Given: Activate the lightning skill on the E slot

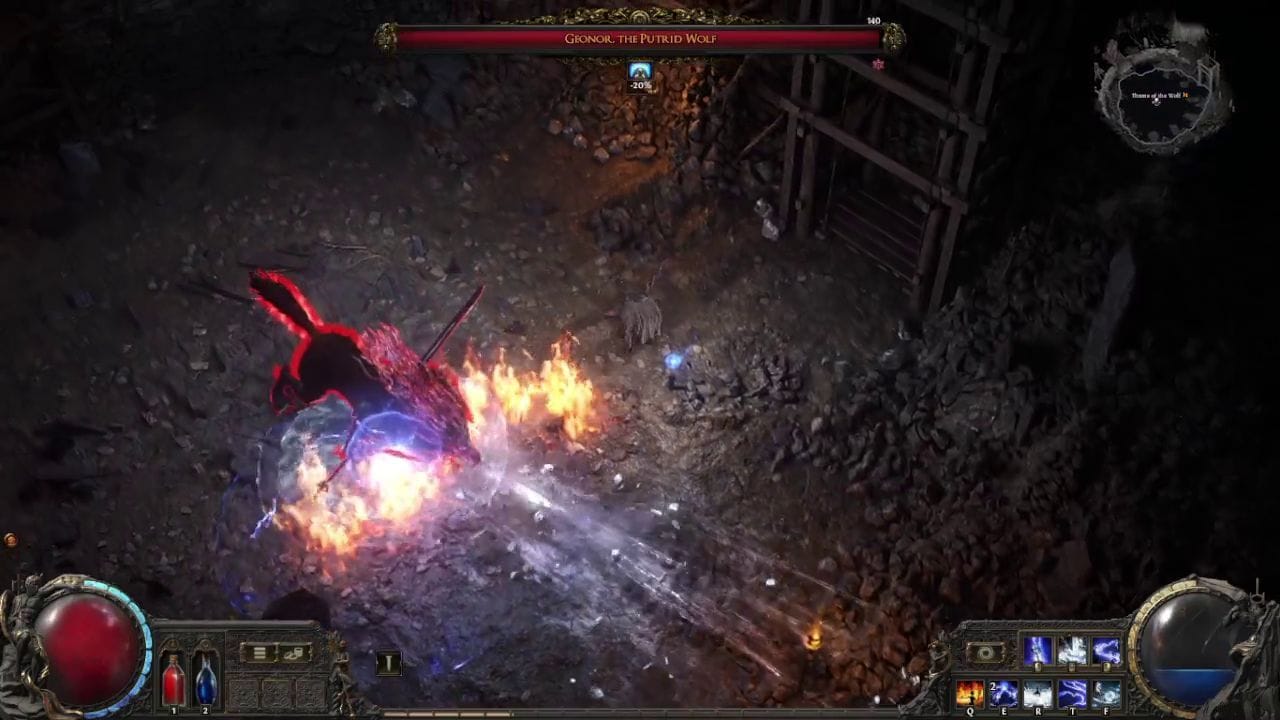Looking at the screenshot, I should (1004, 693).
